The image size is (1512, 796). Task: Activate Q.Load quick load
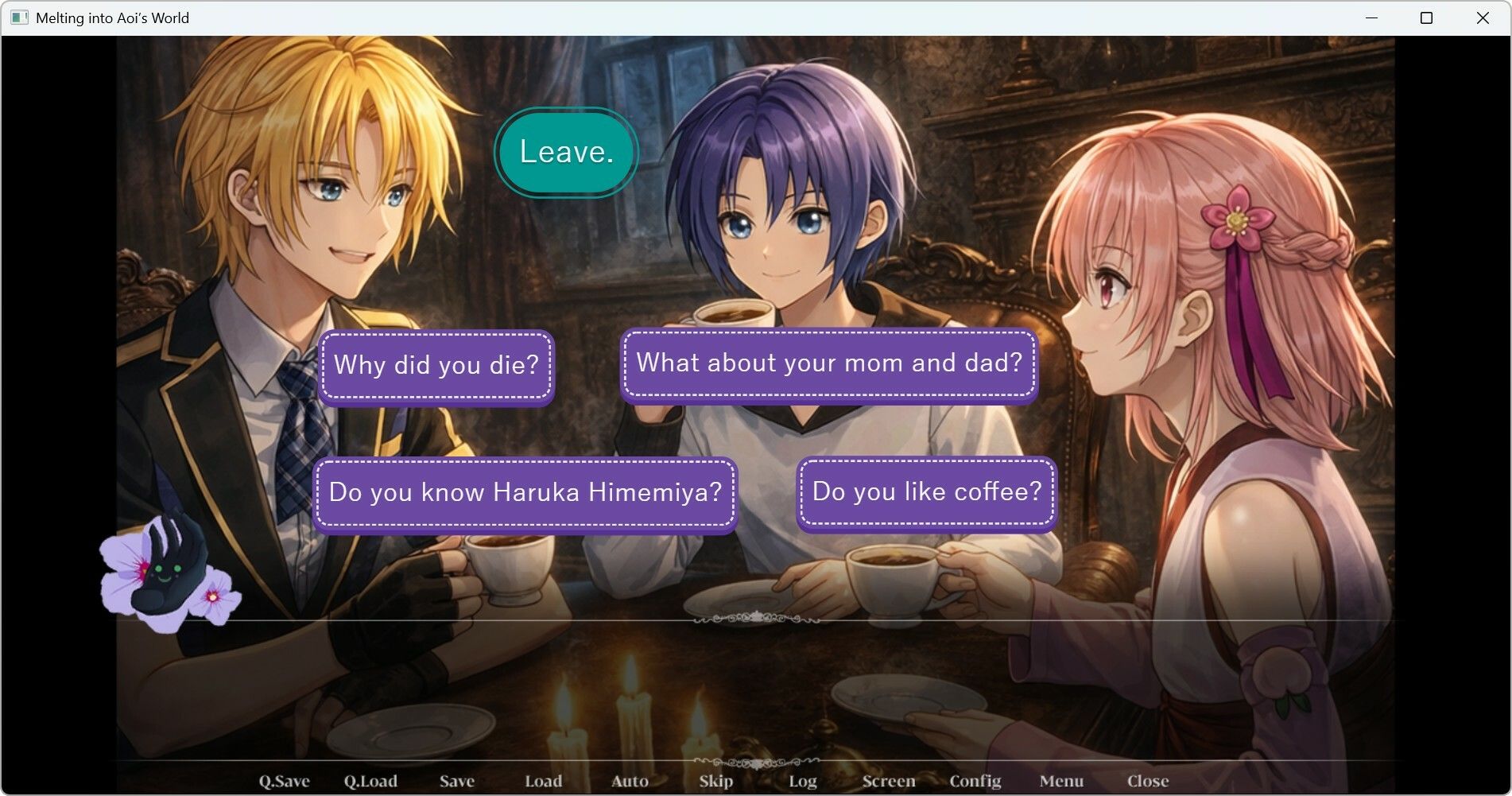click(x=370, y=781)
